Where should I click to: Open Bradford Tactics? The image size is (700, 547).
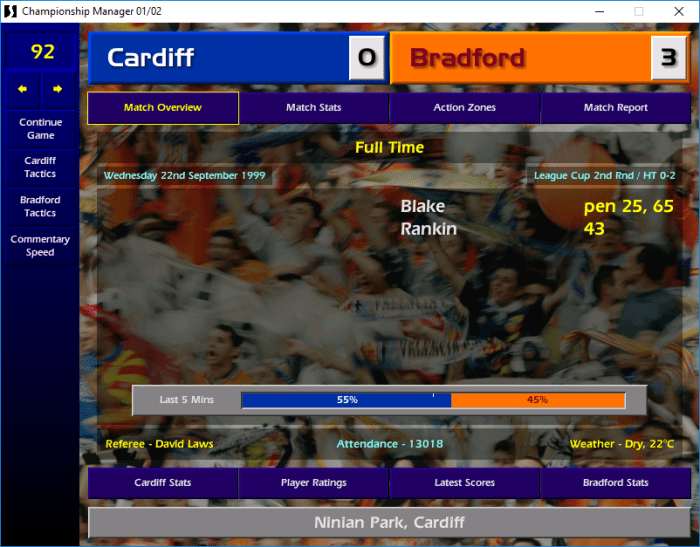[x=40, y=206]
